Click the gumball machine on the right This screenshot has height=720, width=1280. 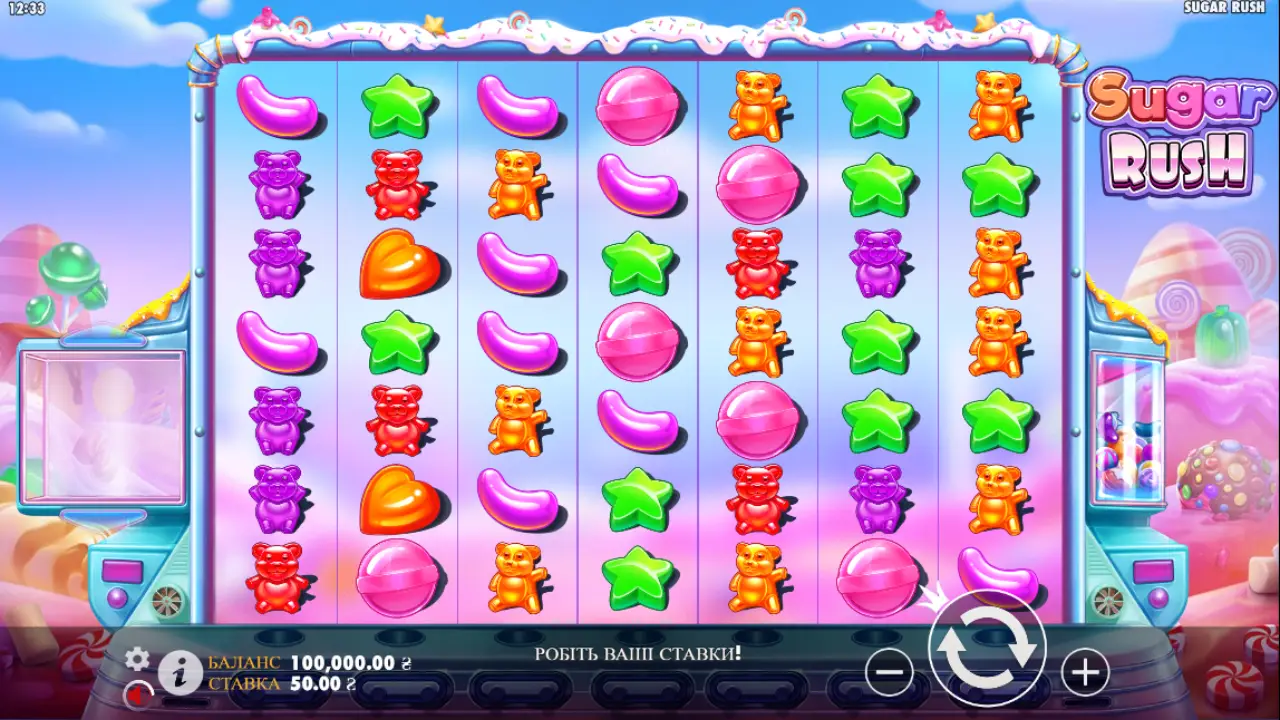(1128, 430)
